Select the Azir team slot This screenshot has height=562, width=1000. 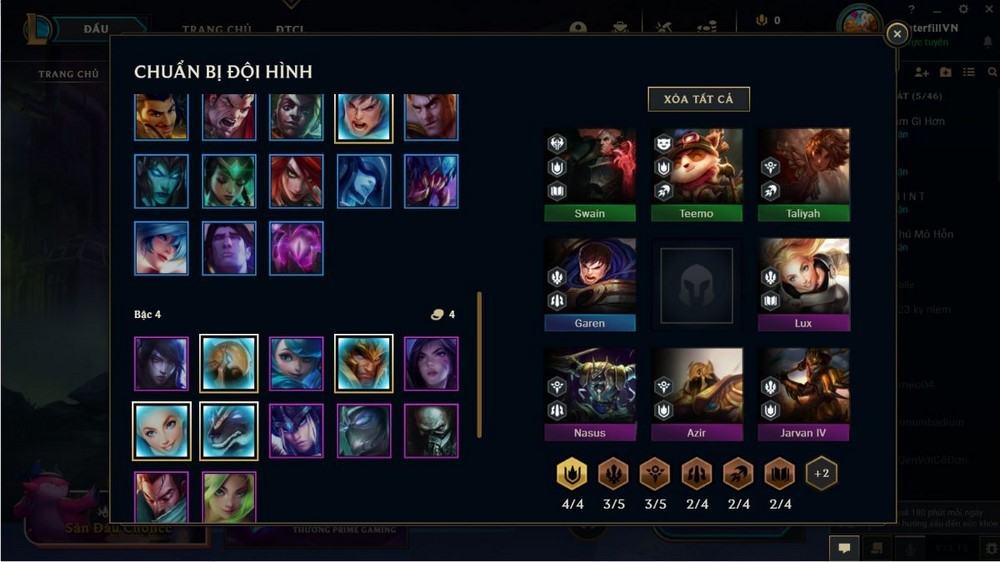[697, 394]
